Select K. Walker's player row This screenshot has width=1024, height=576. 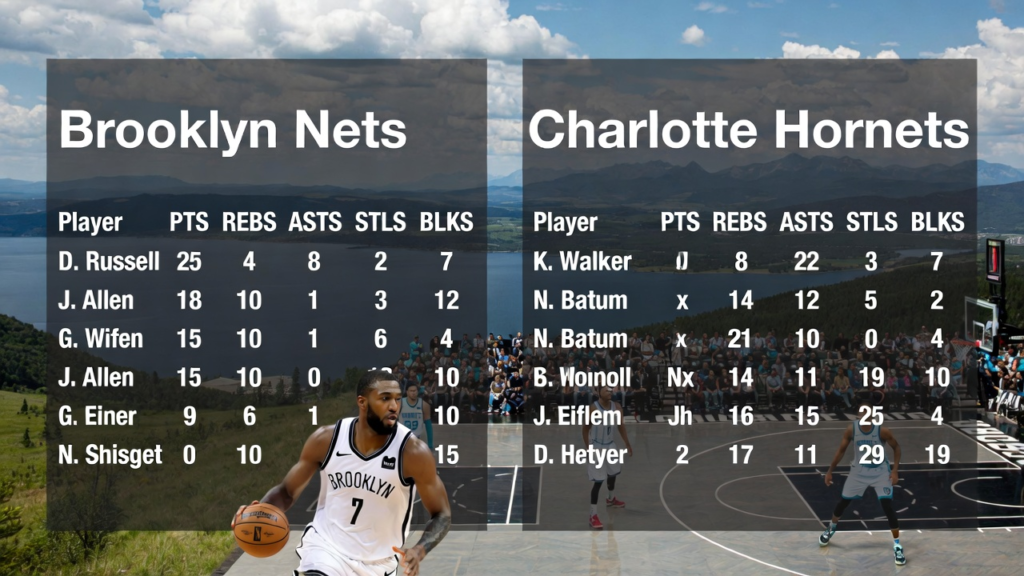[x=582, y=262]
